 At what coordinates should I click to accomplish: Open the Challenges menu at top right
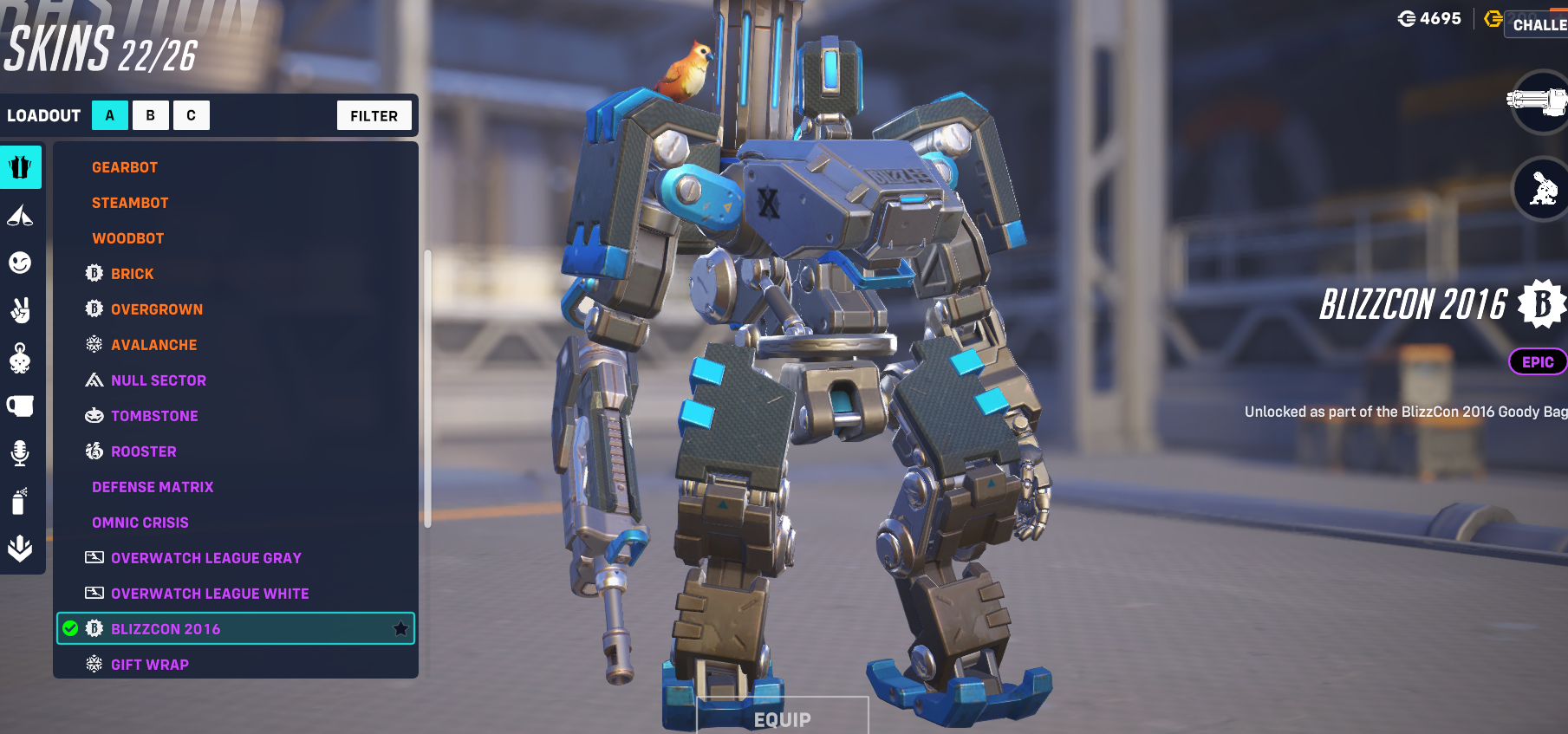point(1543,25)
